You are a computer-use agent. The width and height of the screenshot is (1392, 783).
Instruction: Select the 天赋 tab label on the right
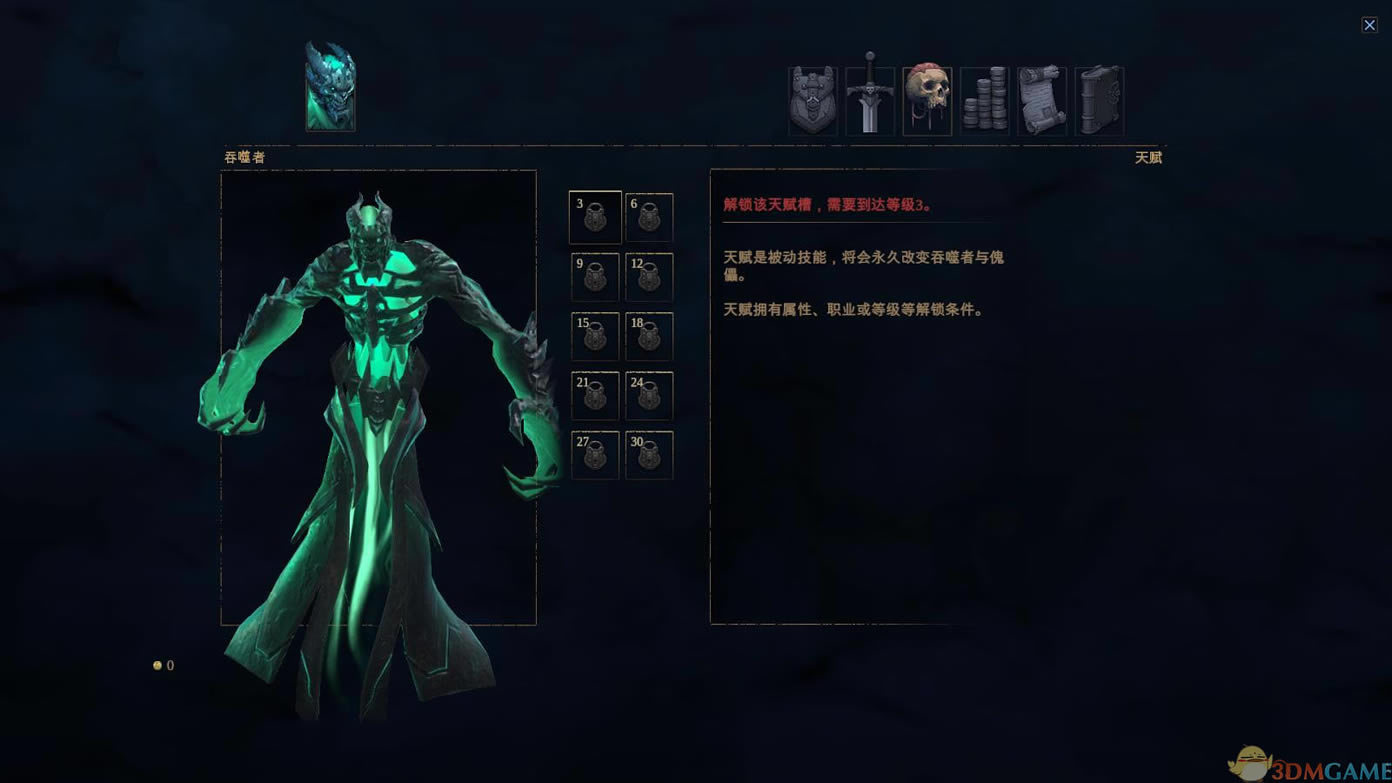1150,157
